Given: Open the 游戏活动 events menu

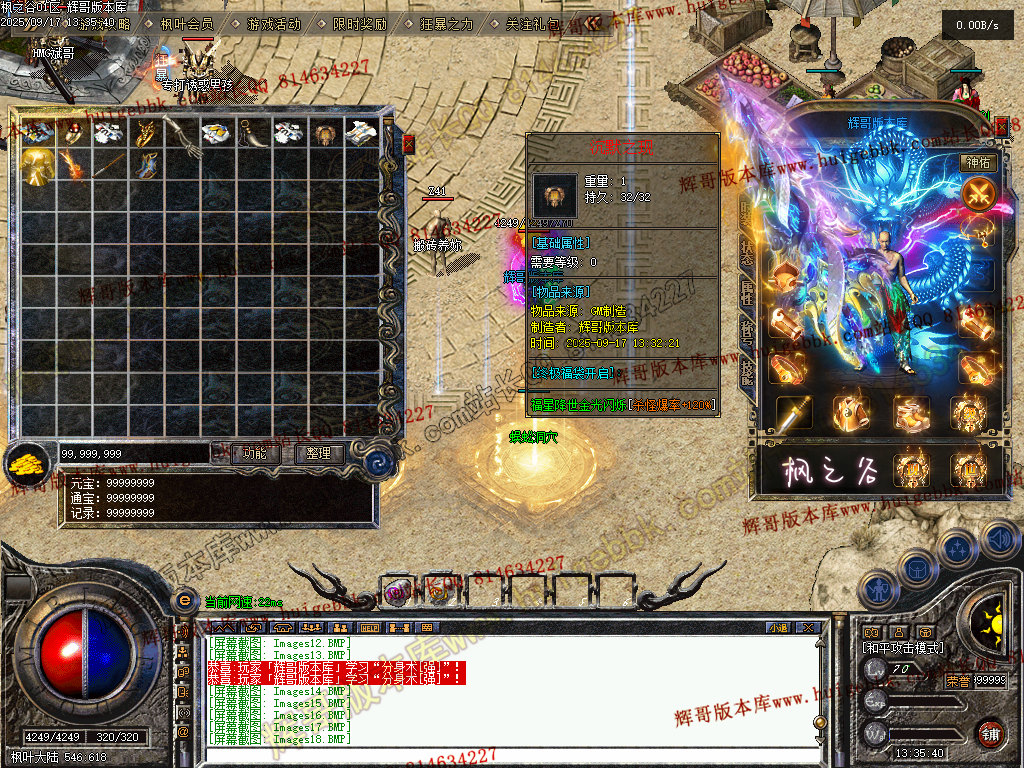Looking at the screenshot, I should coord(273,23).
